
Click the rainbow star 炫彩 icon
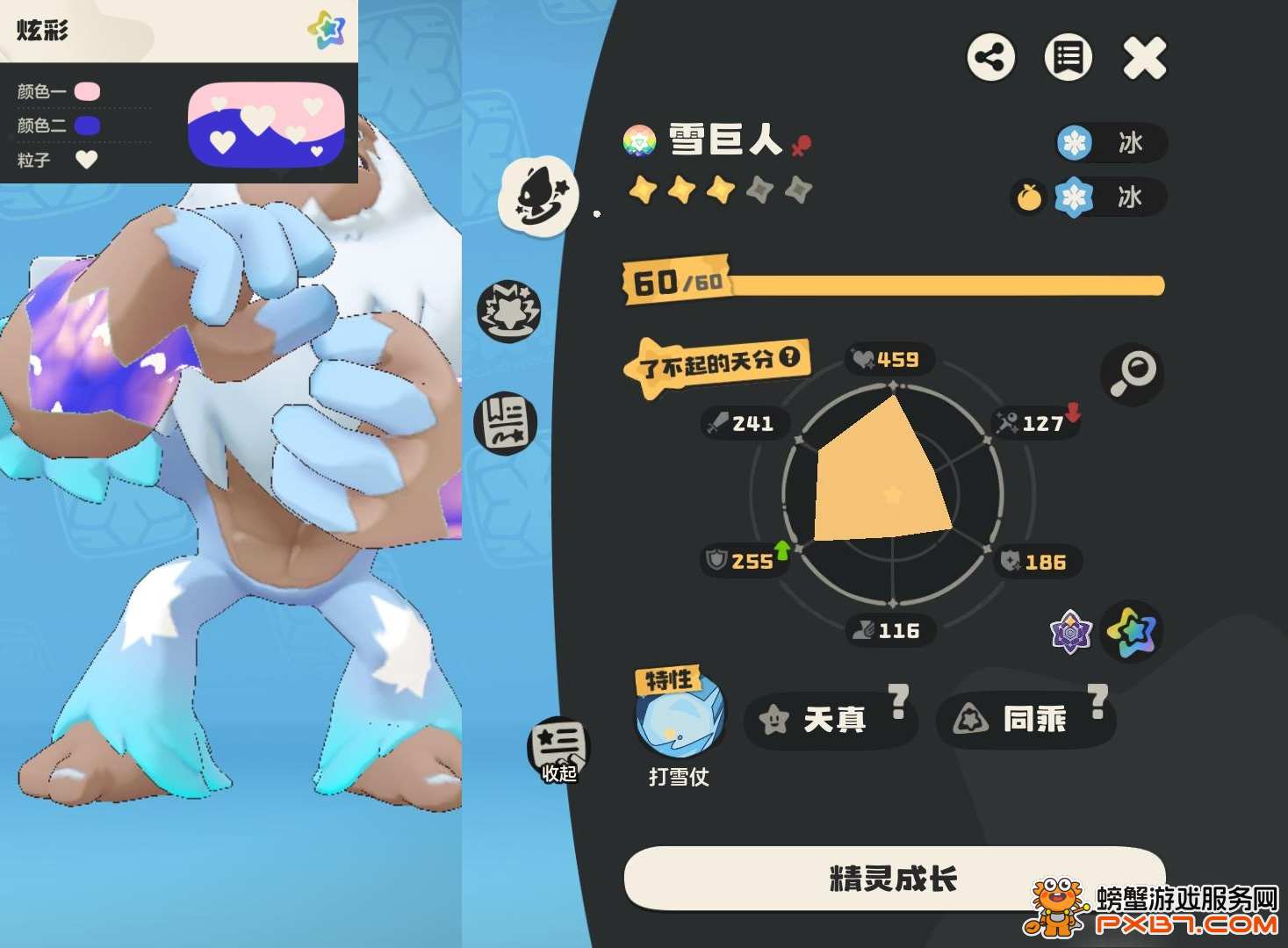click(x=1132, y=631)
